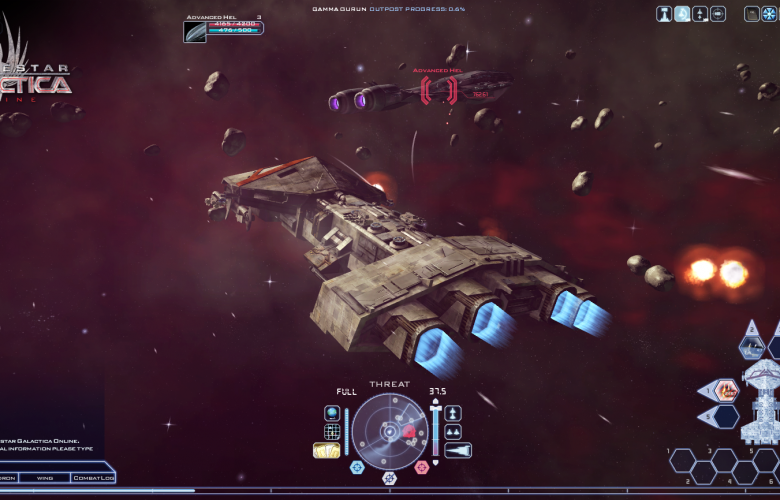780x500 pixels.
Task: Click the single fighter ship icon
Action: (453, 412)
